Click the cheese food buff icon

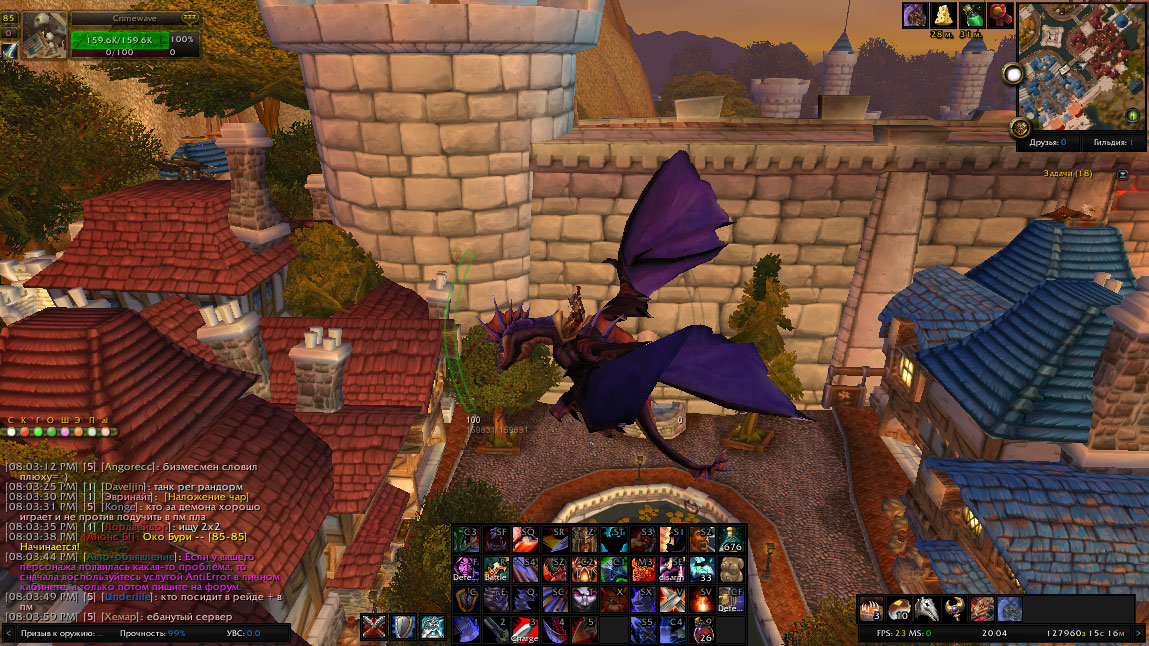942,15
